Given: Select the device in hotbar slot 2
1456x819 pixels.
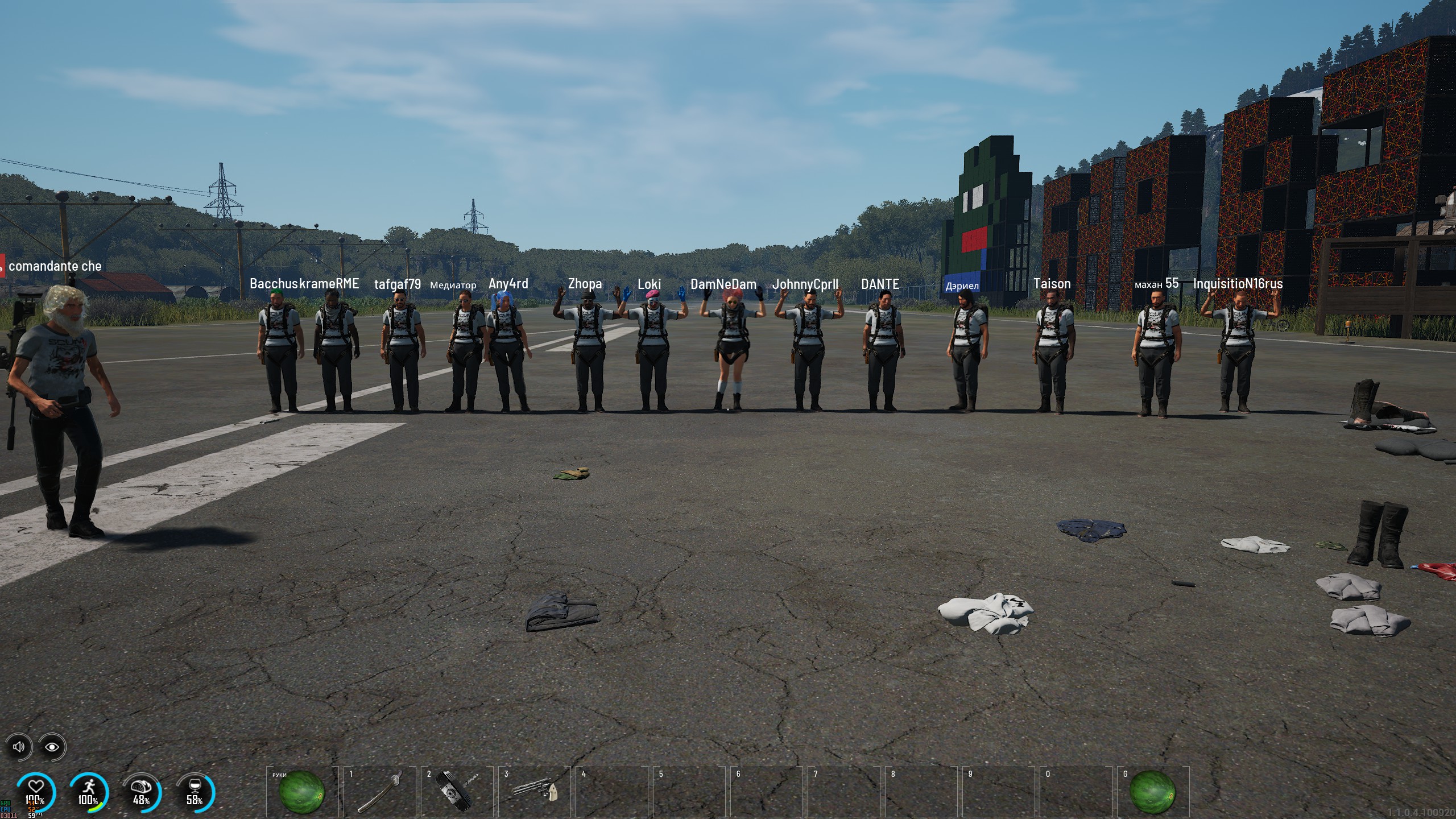Looking at the screenshot, I should [x=457, y=791].
